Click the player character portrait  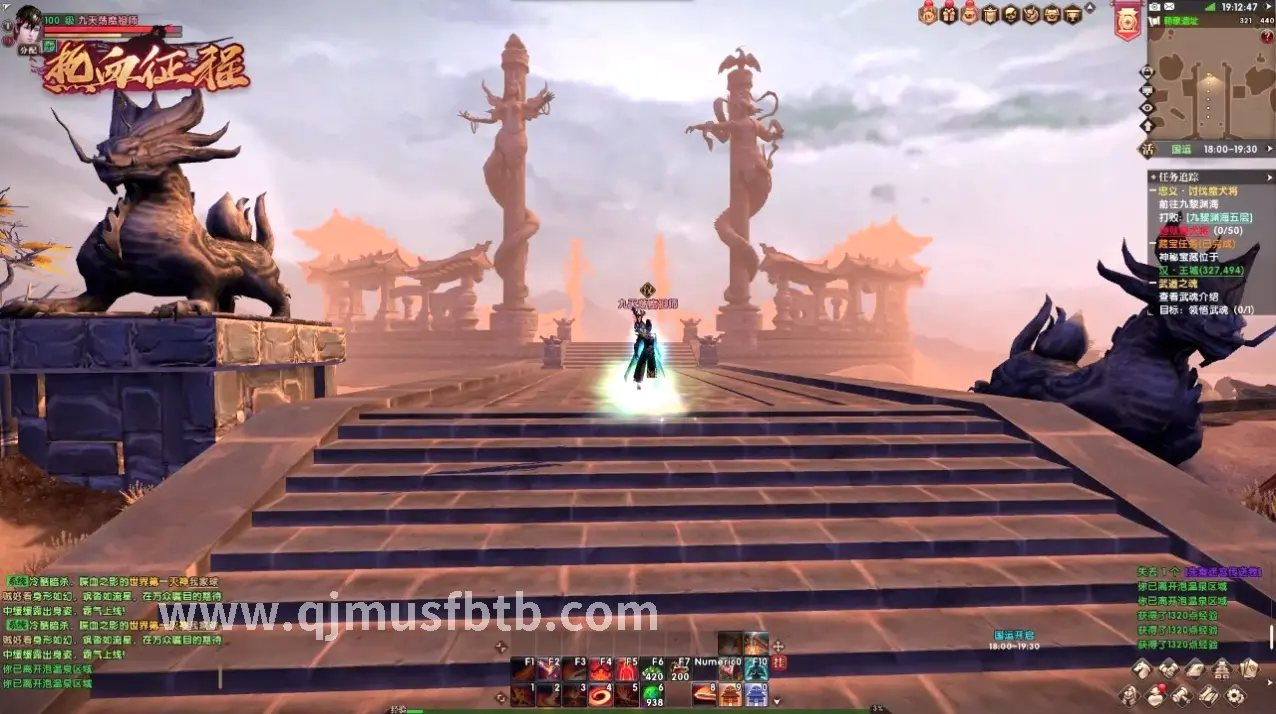pyautogui.click(x=27, y=21)
